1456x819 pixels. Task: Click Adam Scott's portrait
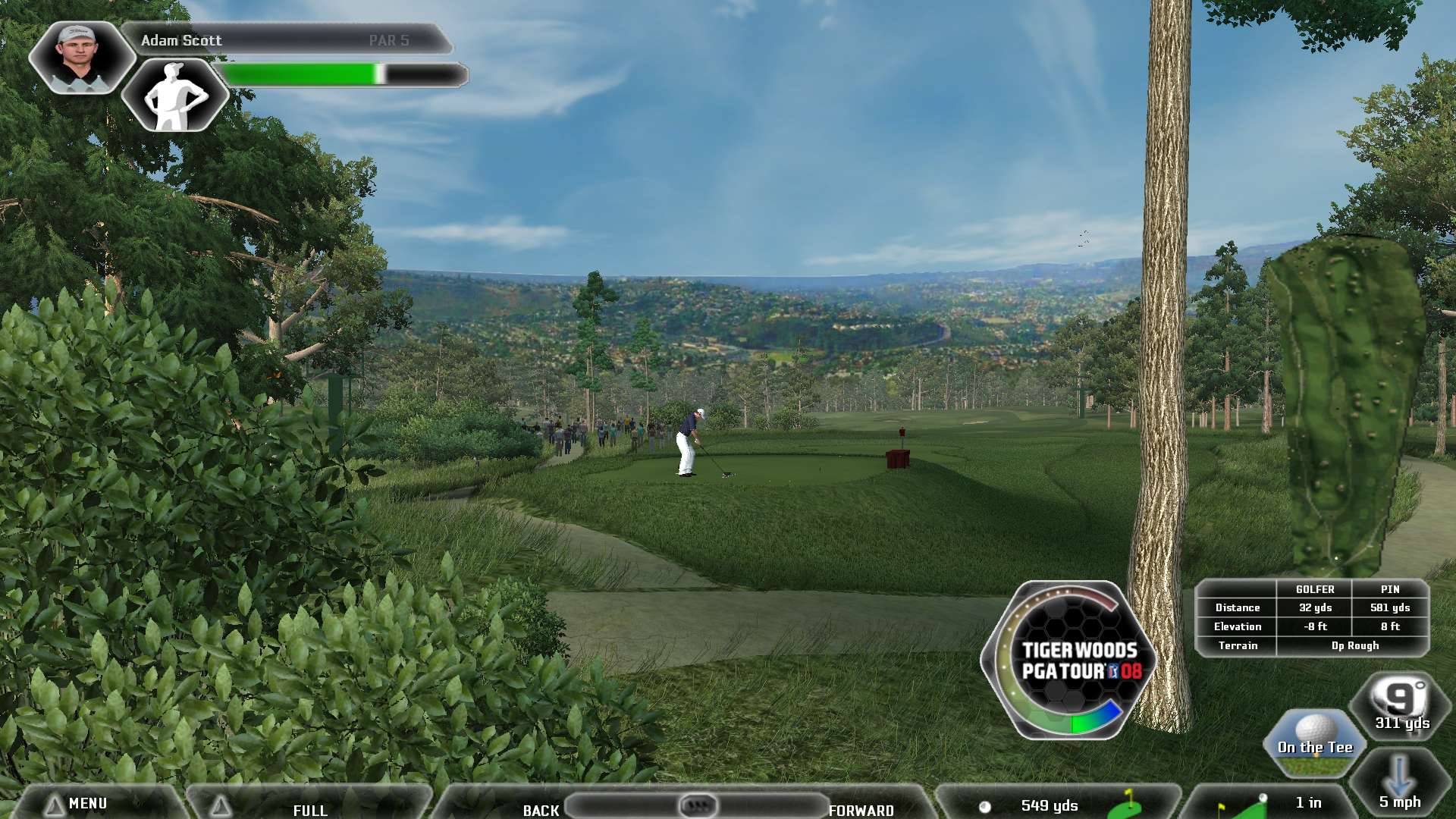tap(80, 58)
